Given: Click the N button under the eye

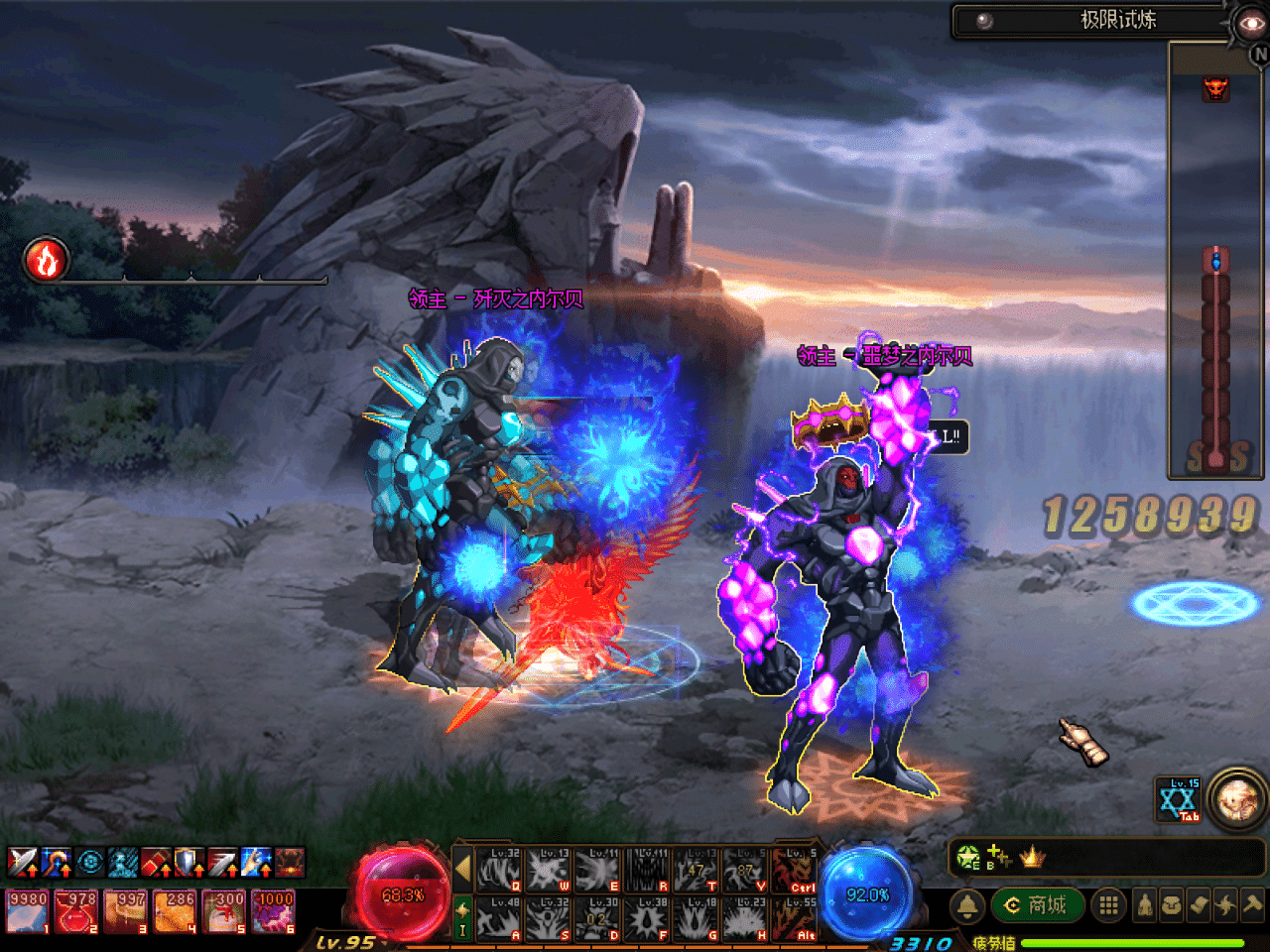Looking at the screenshot, I should (x=1259, y=56).
